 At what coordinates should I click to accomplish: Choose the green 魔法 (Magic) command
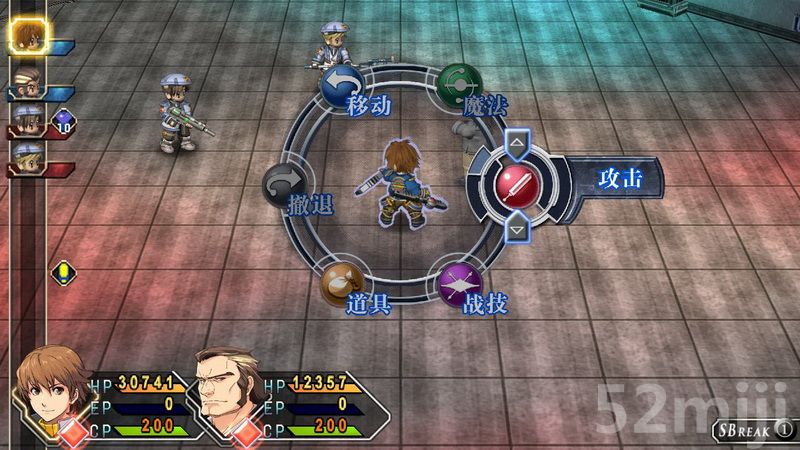pyautogui.click(x=459, y=84)
